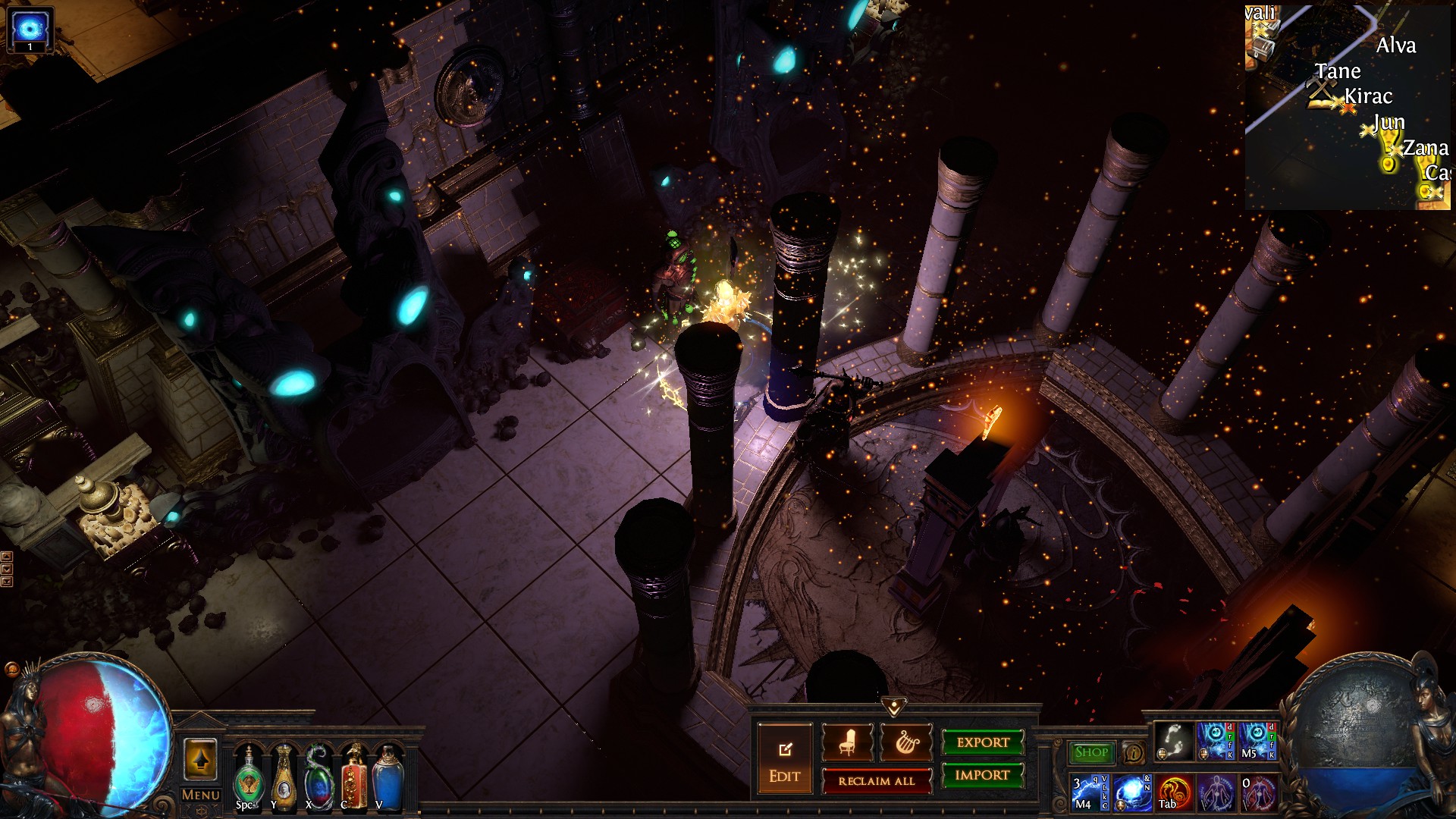Collapse the hideout panel with the arrow

[x=895, y=708]
